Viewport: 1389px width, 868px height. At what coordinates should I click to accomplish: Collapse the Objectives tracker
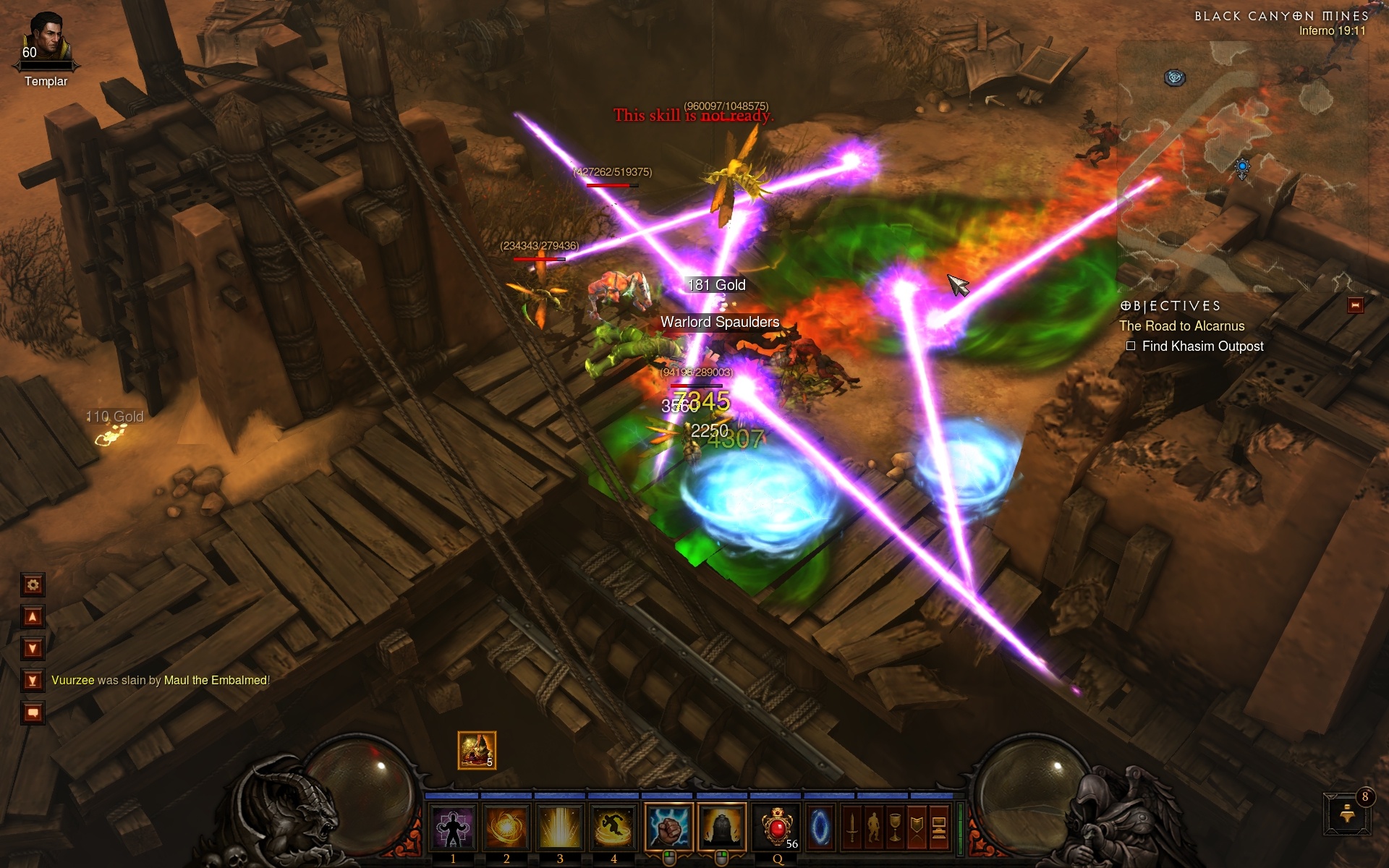click(1355, 305)
